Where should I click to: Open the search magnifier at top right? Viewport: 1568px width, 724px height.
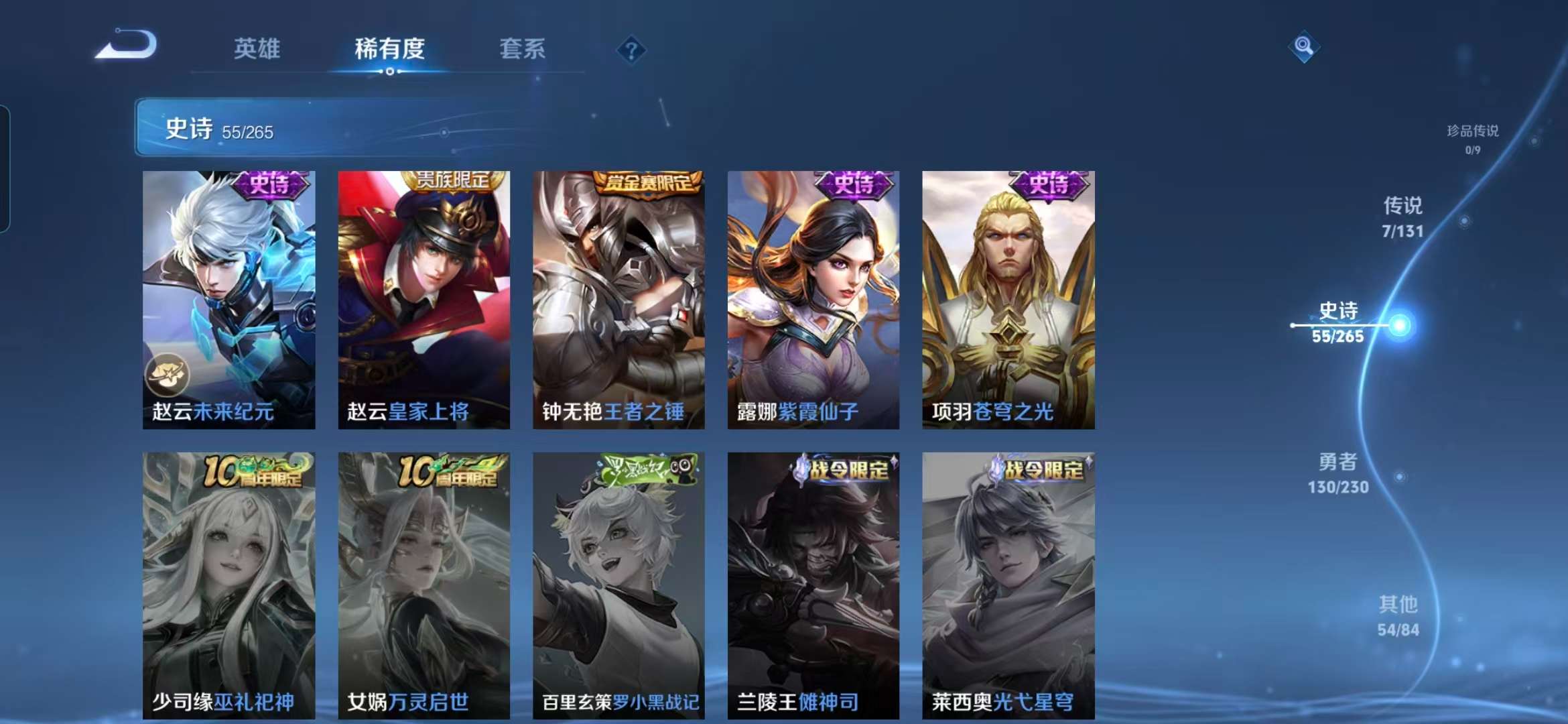tap(1304, 48)
